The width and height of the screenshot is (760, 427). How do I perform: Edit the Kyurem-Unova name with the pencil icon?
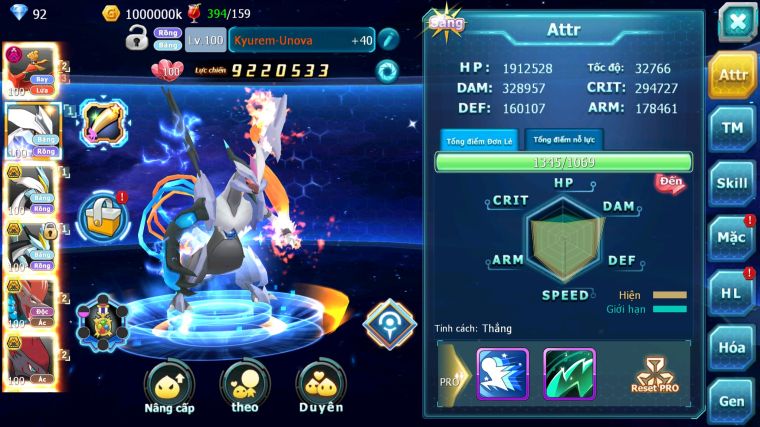tap(388, 39)
